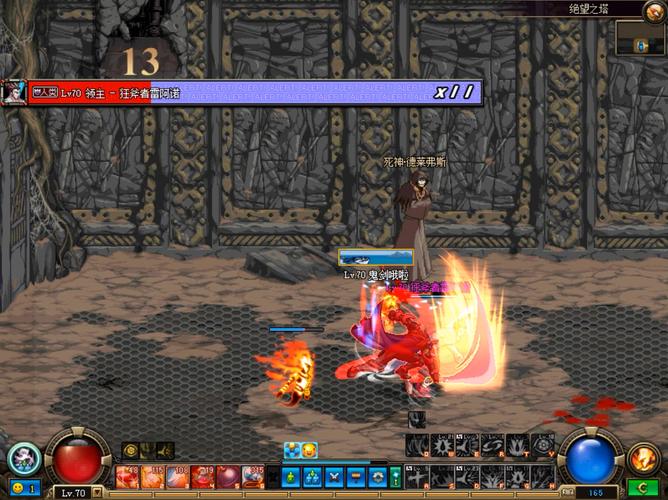Image resolution: width=668 pixels, height=500 pixels.
Task: Use the first red consumable in the quick slots
Action: click(x=127, y=476)
